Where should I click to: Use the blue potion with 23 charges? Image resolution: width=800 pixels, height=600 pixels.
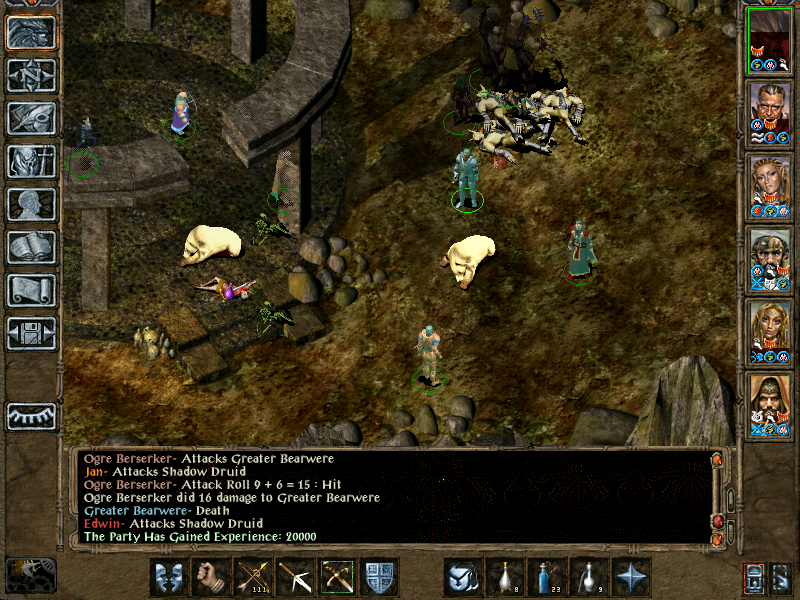tap(546, 577)
